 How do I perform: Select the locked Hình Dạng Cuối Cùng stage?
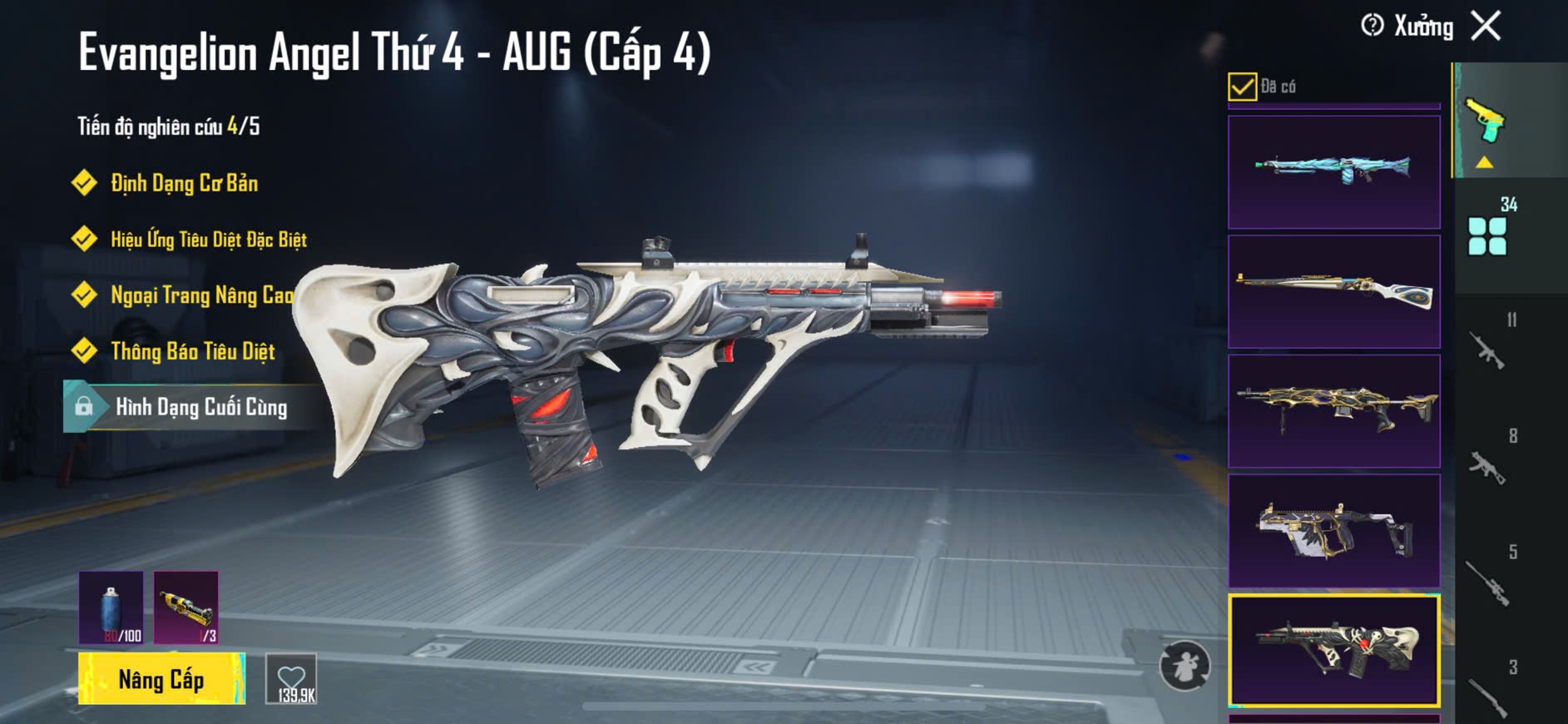(200, 407)
